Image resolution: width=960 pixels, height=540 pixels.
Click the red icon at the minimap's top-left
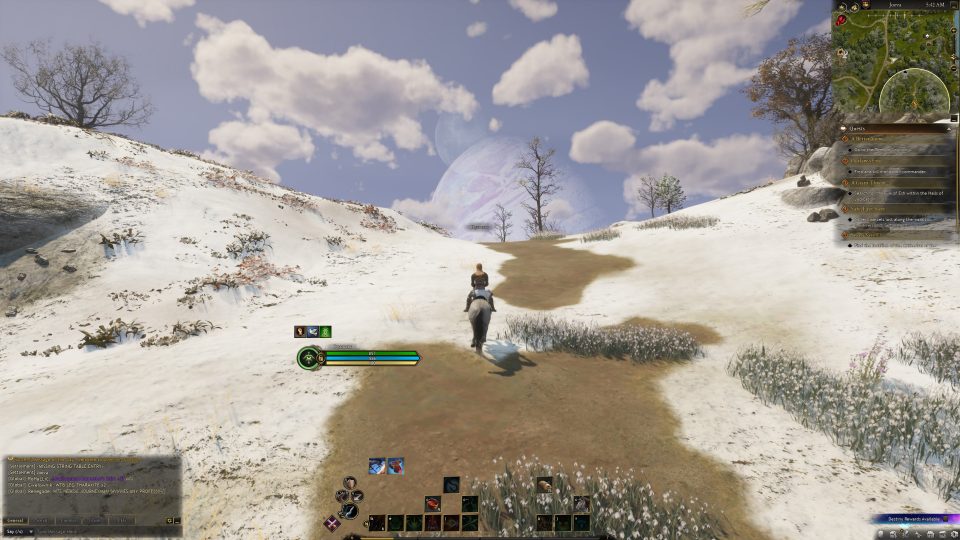(x=840, y=18)
